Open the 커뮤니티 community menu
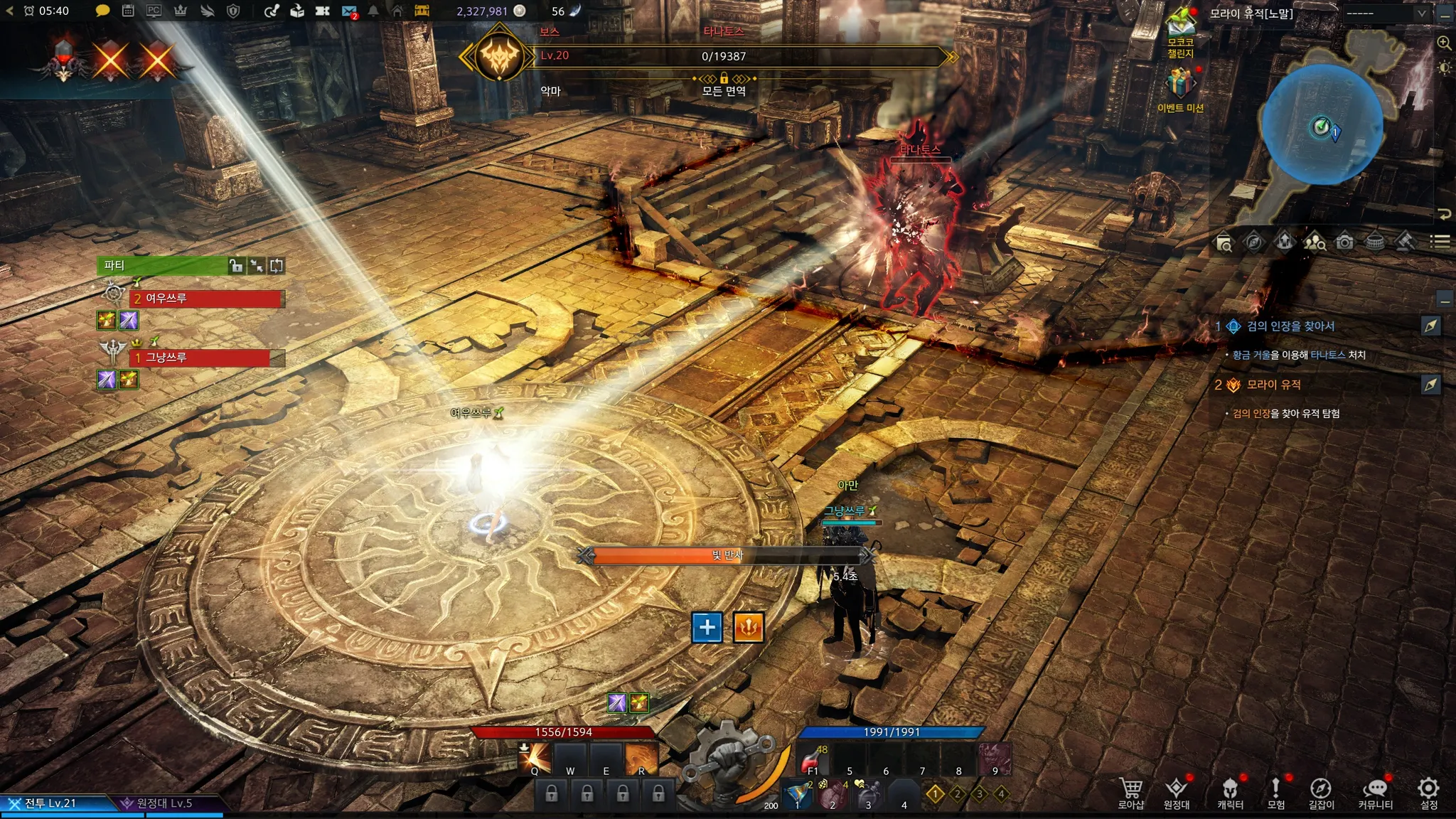Viewport: 1456px width, 819px height. tap(1375, 791)
